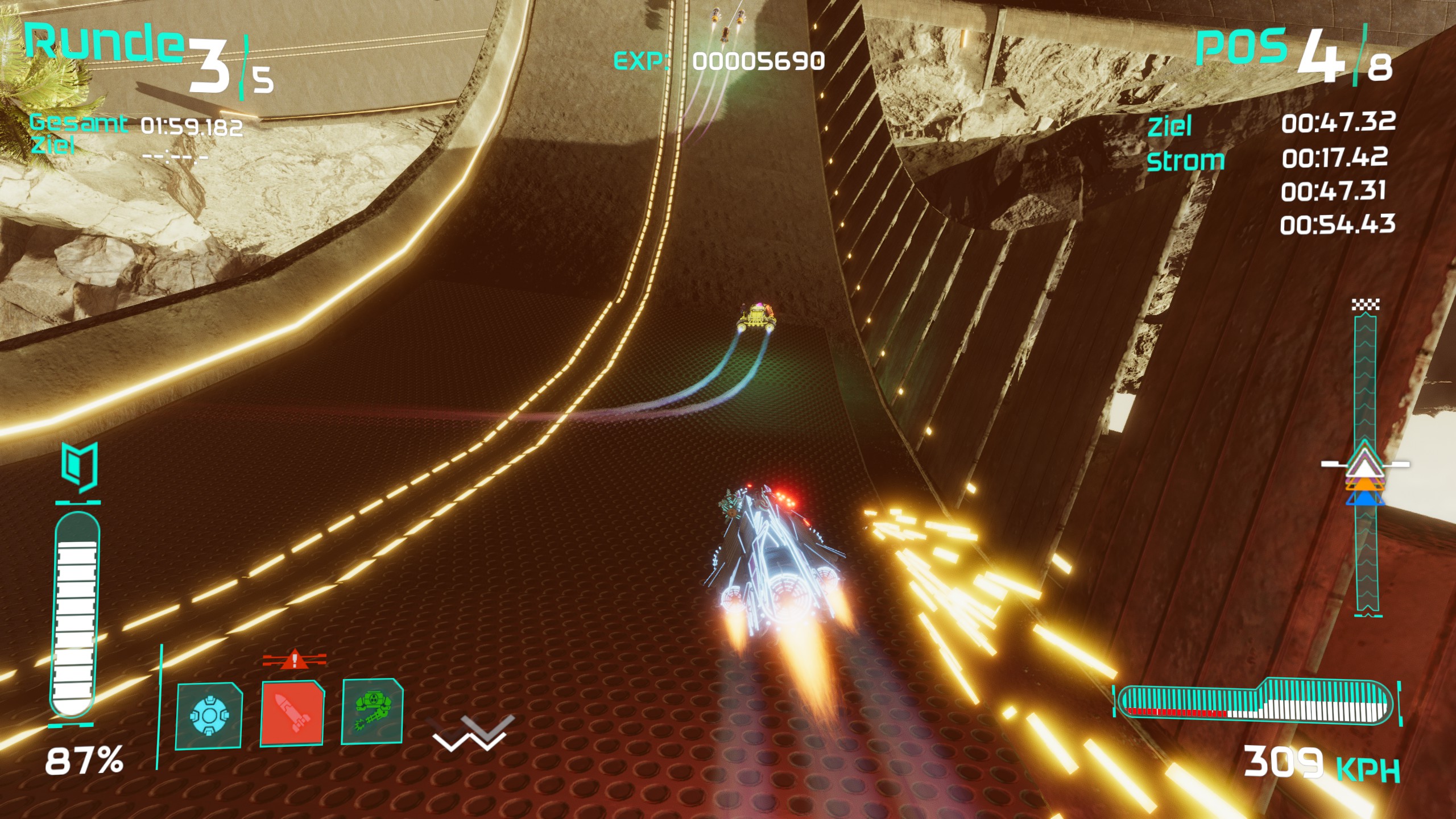1456x819 pixels.
Task: Activate the green robot arm item
Action: tap(373, 712)
